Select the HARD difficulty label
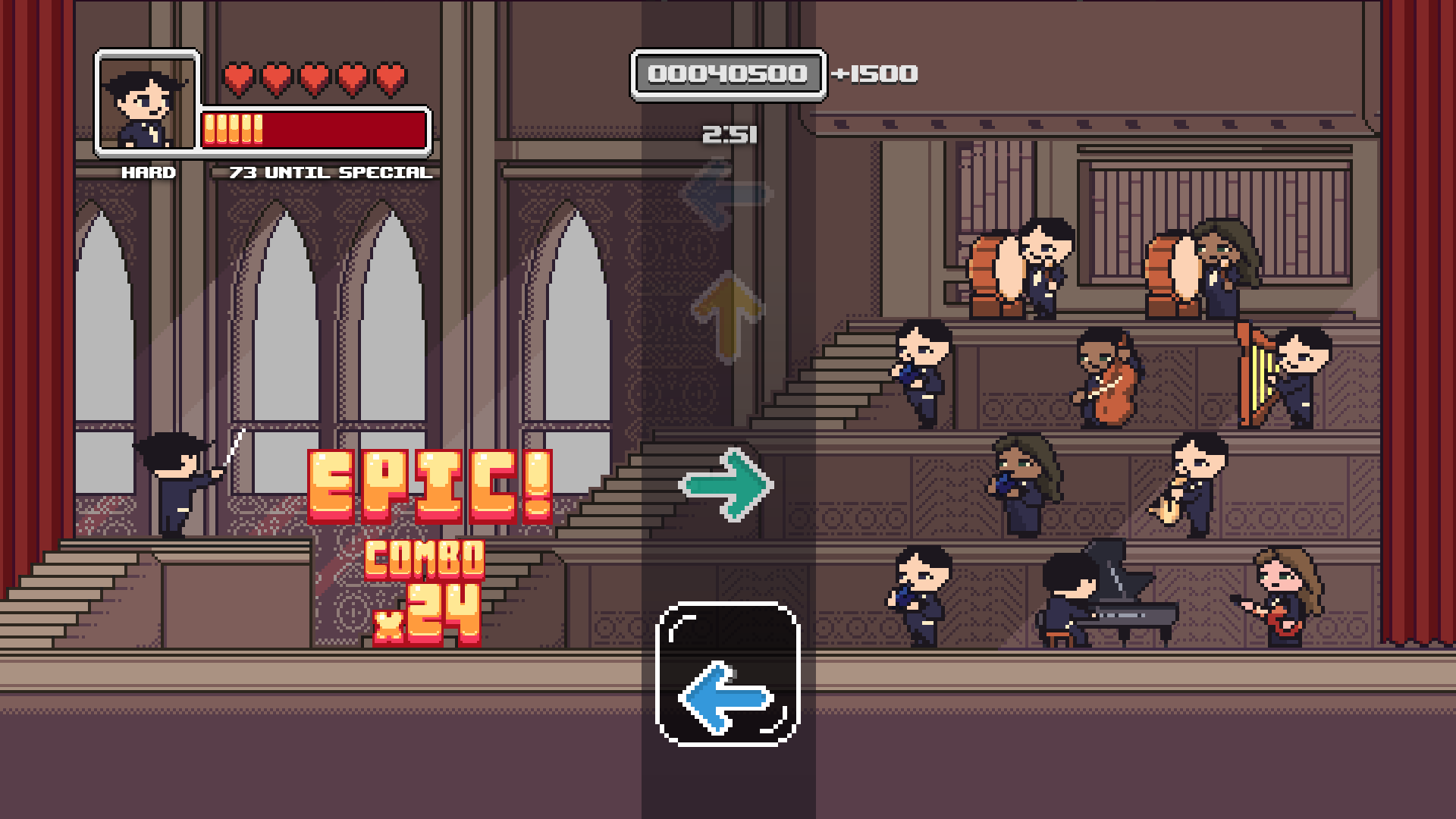 coord(149,172)
